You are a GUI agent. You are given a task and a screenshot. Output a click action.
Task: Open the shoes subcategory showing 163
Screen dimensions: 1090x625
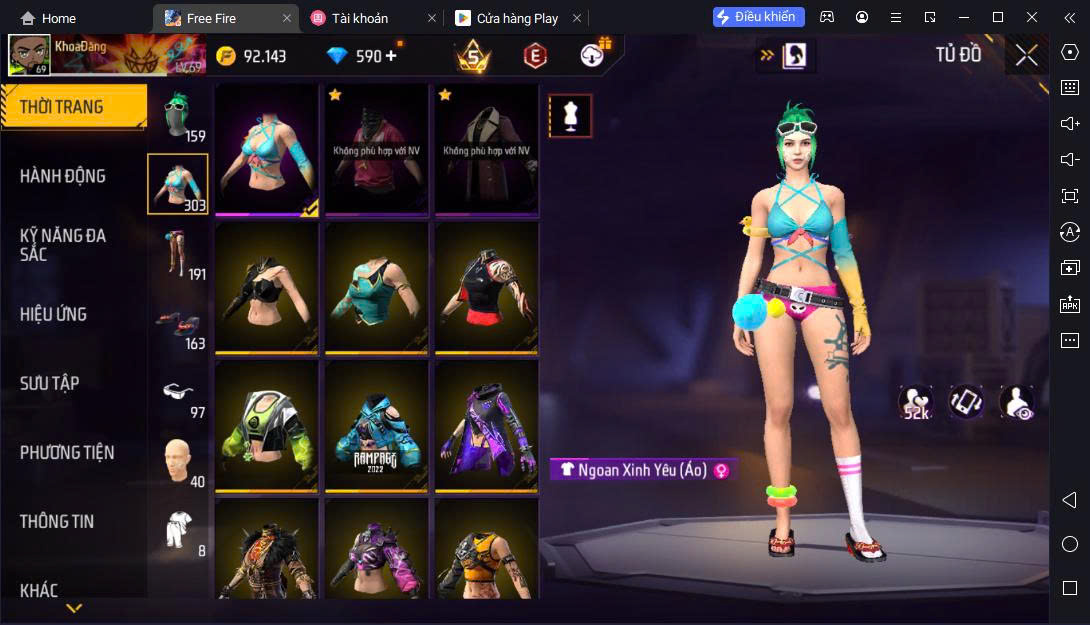pyautogui.click(x=179, y=323)
